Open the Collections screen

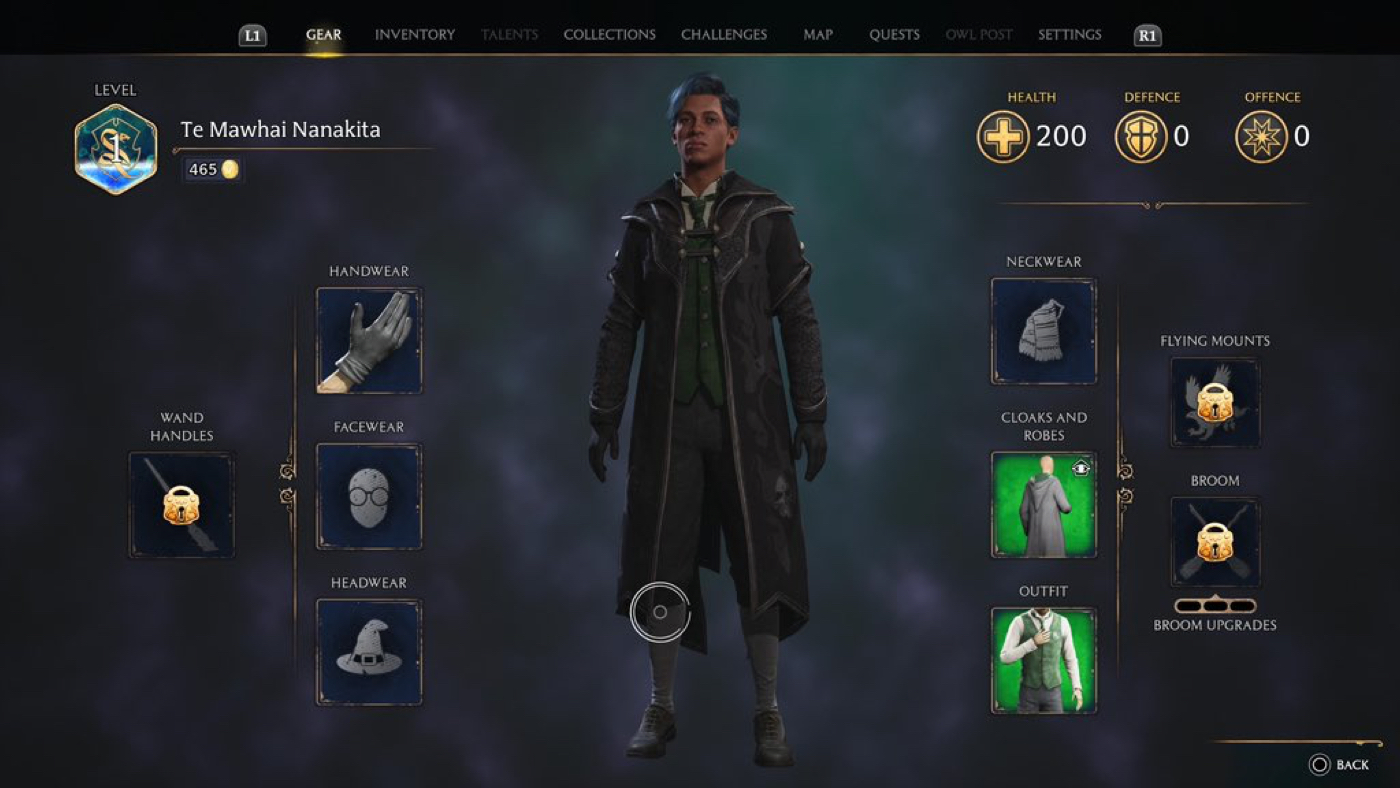609,34
